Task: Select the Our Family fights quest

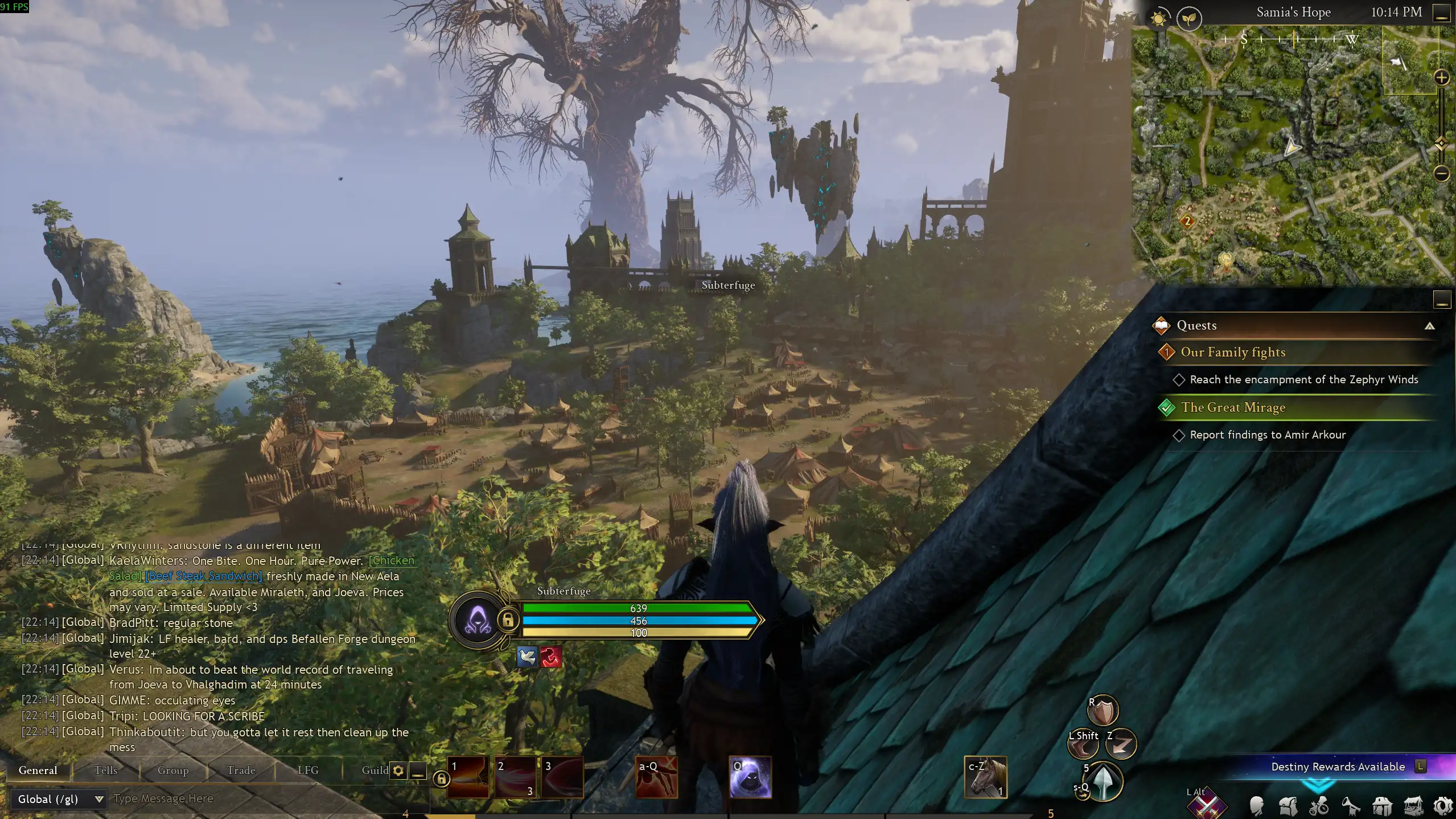Action: click(1233, 352)
